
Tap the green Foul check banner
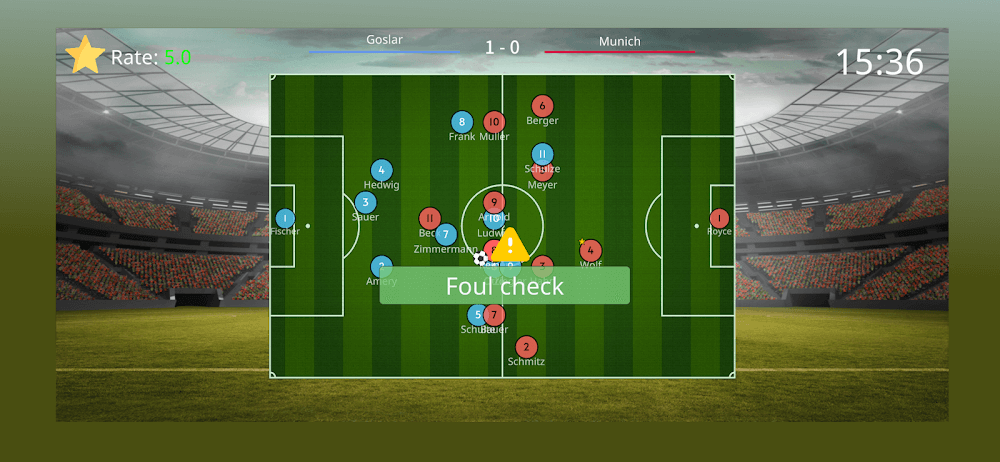click(x=504, y=286)
